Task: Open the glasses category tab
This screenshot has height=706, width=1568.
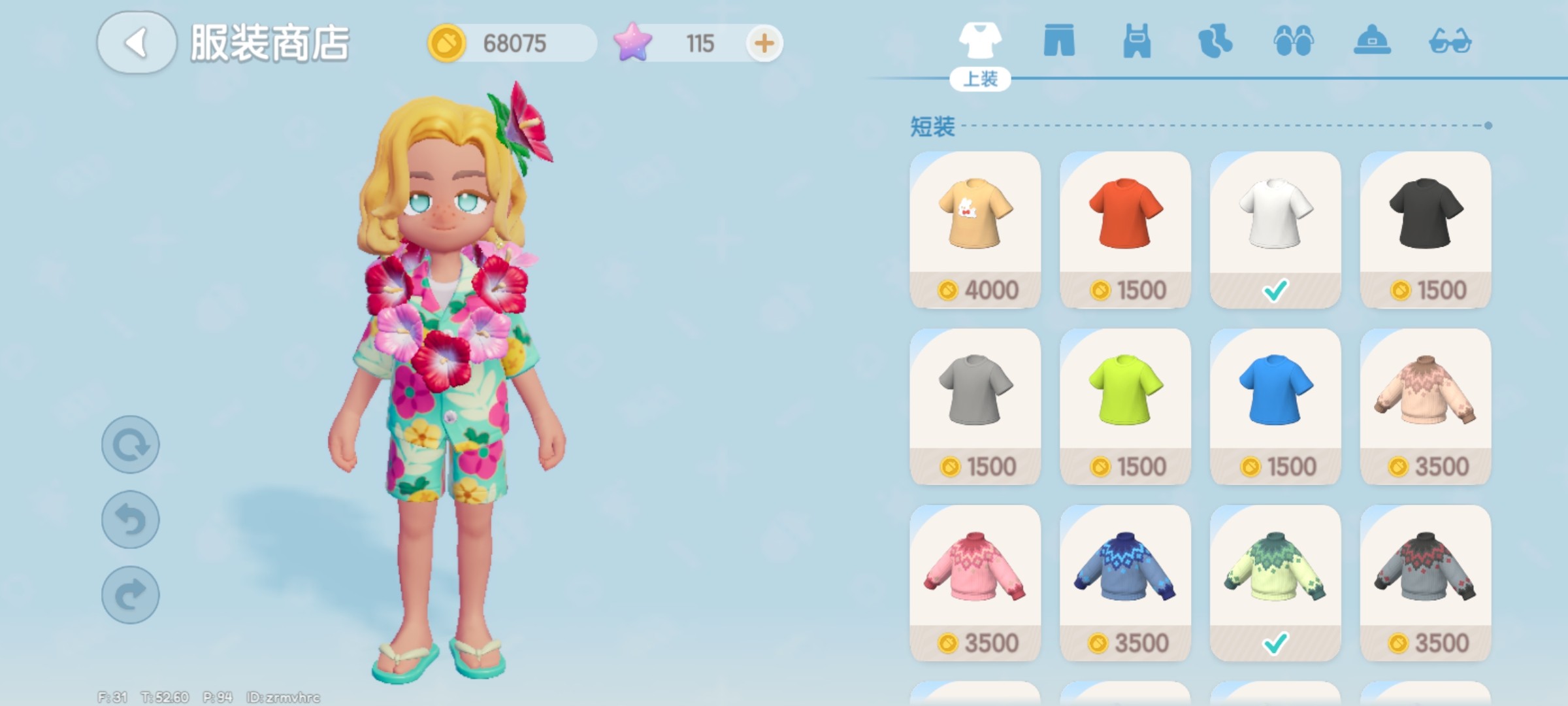Action: (1450, 41)
